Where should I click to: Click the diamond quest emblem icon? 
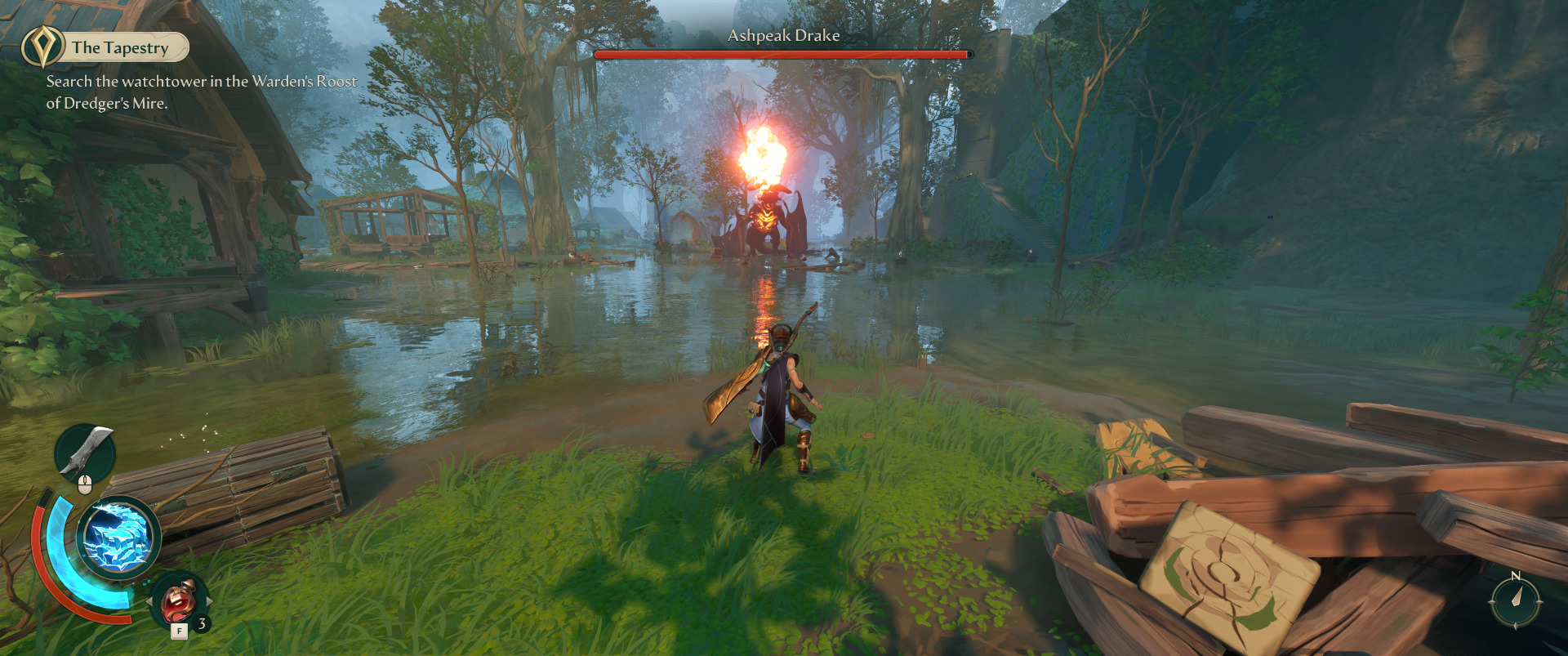point(42,47)
